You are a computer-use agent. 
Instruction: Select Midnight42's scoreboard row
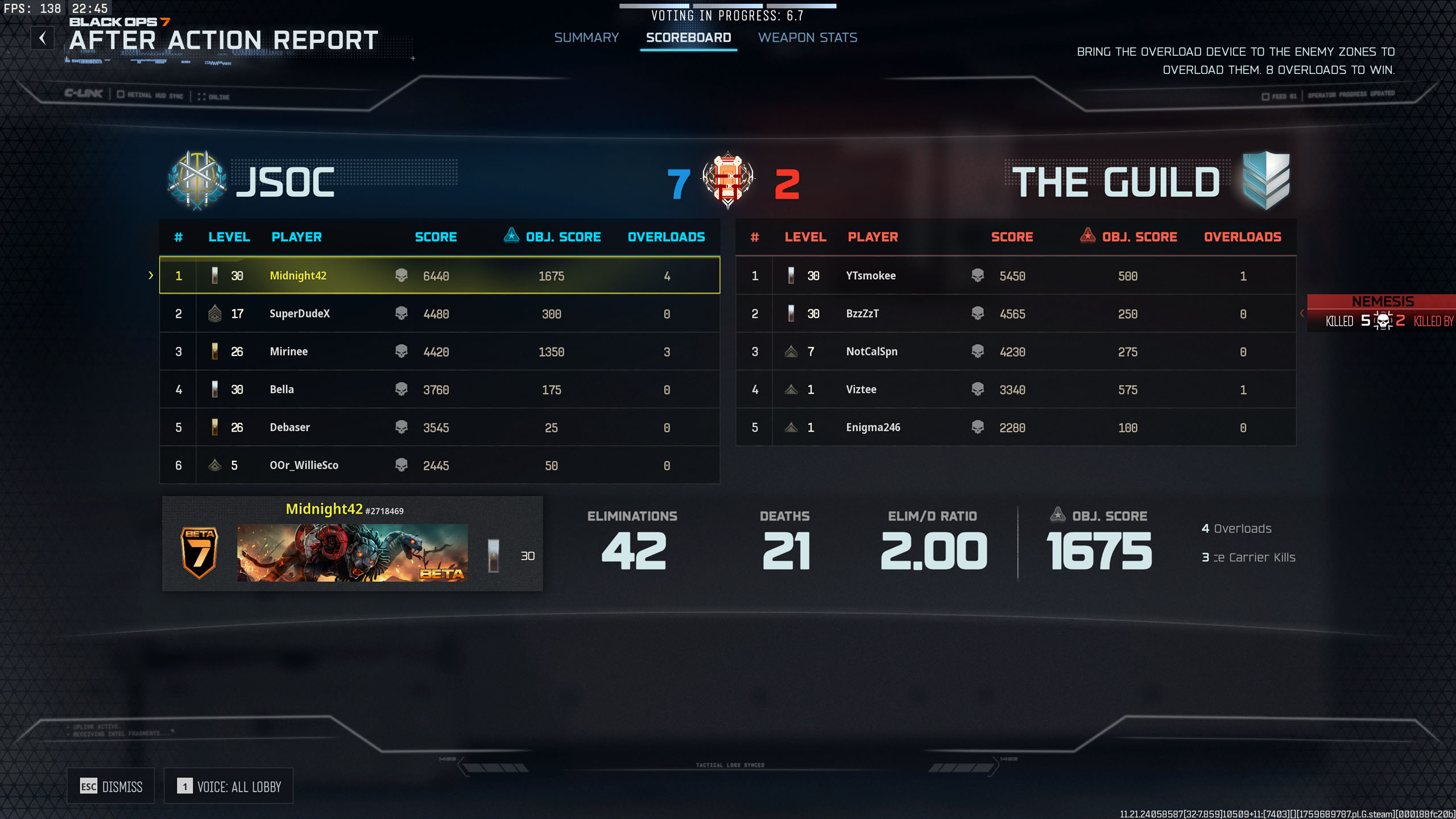pyautogui.click(x=439, y=275)
